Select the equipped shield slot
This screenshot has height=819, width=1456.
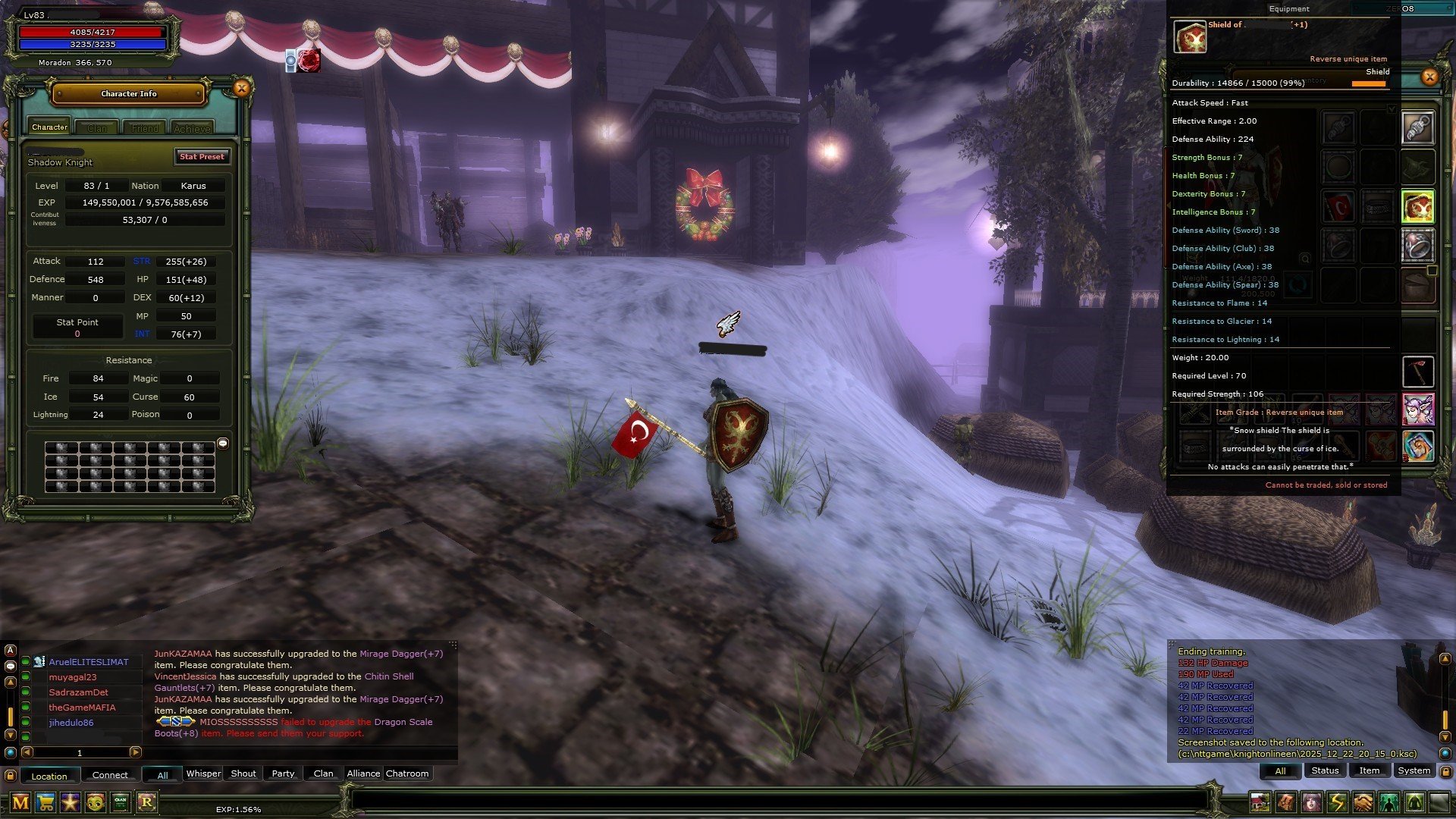(x=1417, y=207)
